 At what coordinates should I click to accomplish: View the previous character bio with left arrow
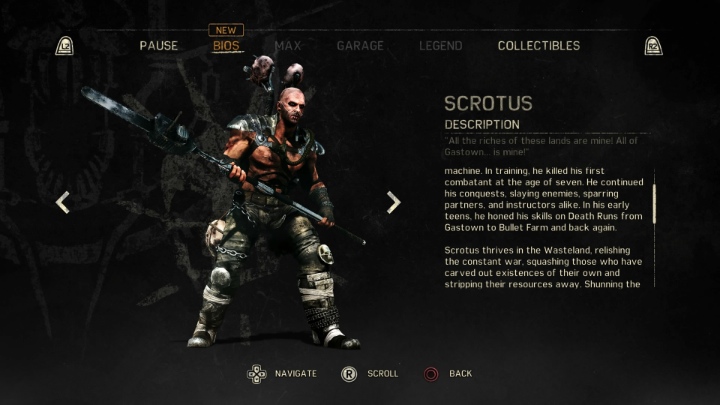pos(62,202)
